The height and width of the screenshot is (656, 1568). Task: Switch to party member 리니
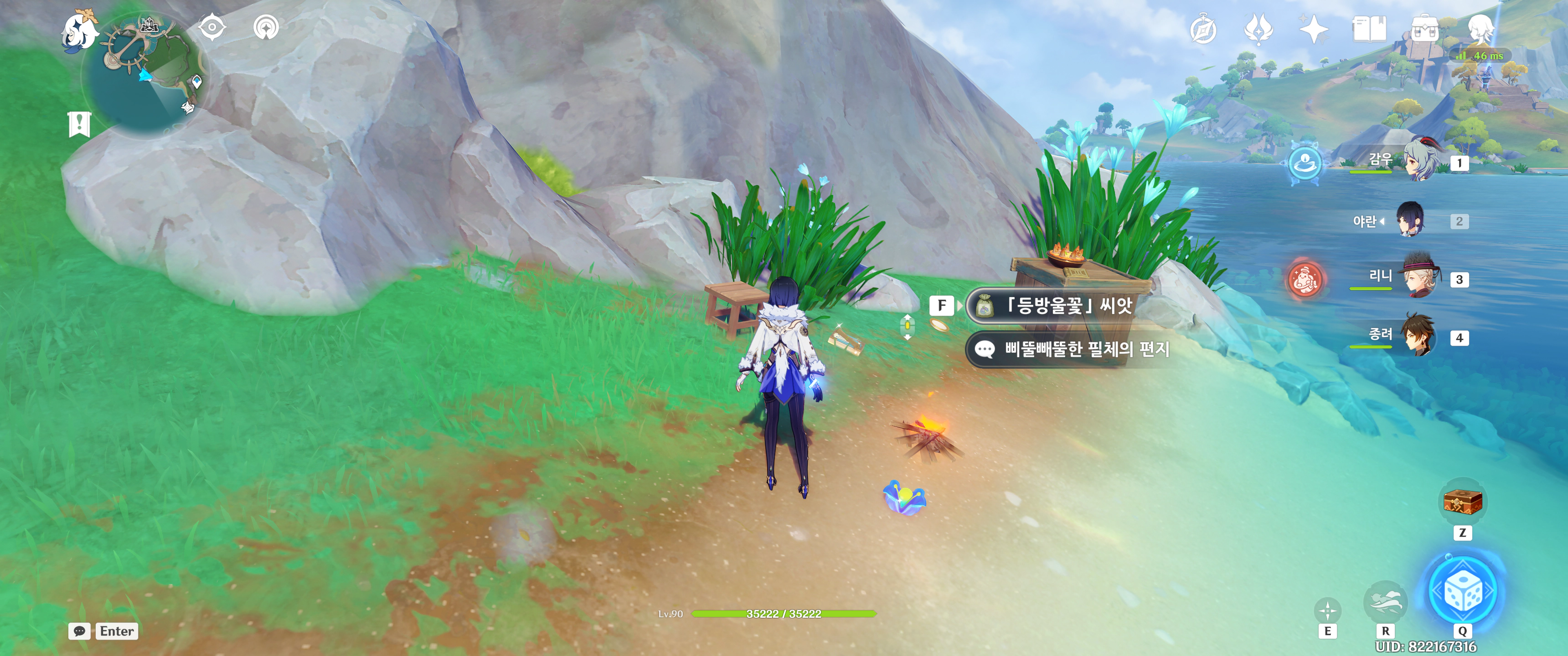click(x=1419, y=277)
